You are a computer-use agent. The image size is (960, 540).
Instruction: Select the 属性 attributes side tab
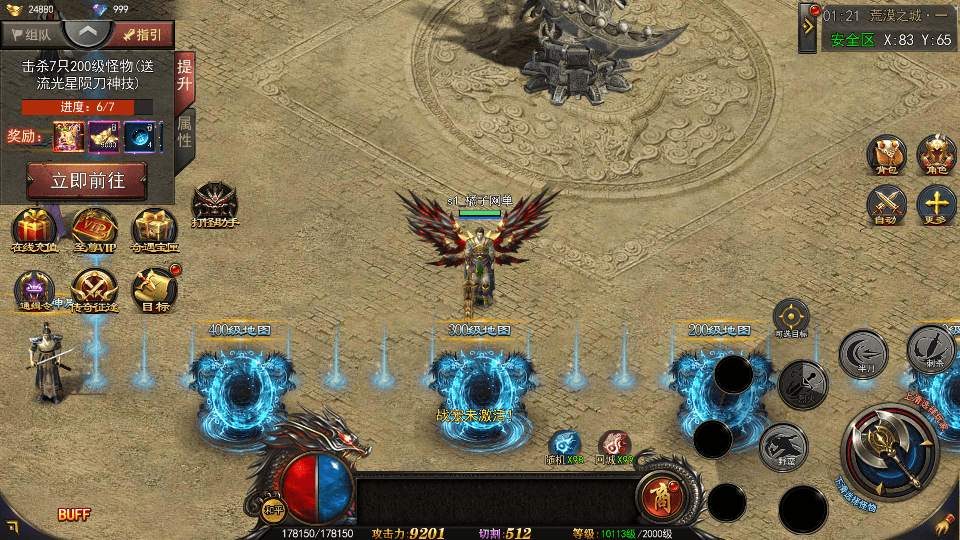pyautogui.click(x=185, y=131)
